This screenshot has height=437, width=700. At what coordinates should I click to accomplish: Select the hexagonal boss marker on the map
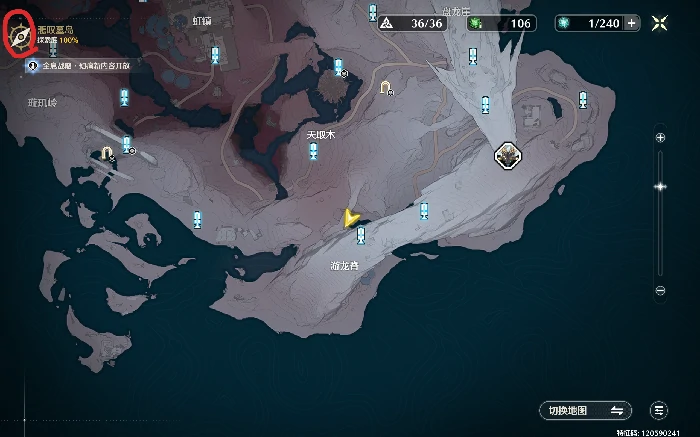509,154
